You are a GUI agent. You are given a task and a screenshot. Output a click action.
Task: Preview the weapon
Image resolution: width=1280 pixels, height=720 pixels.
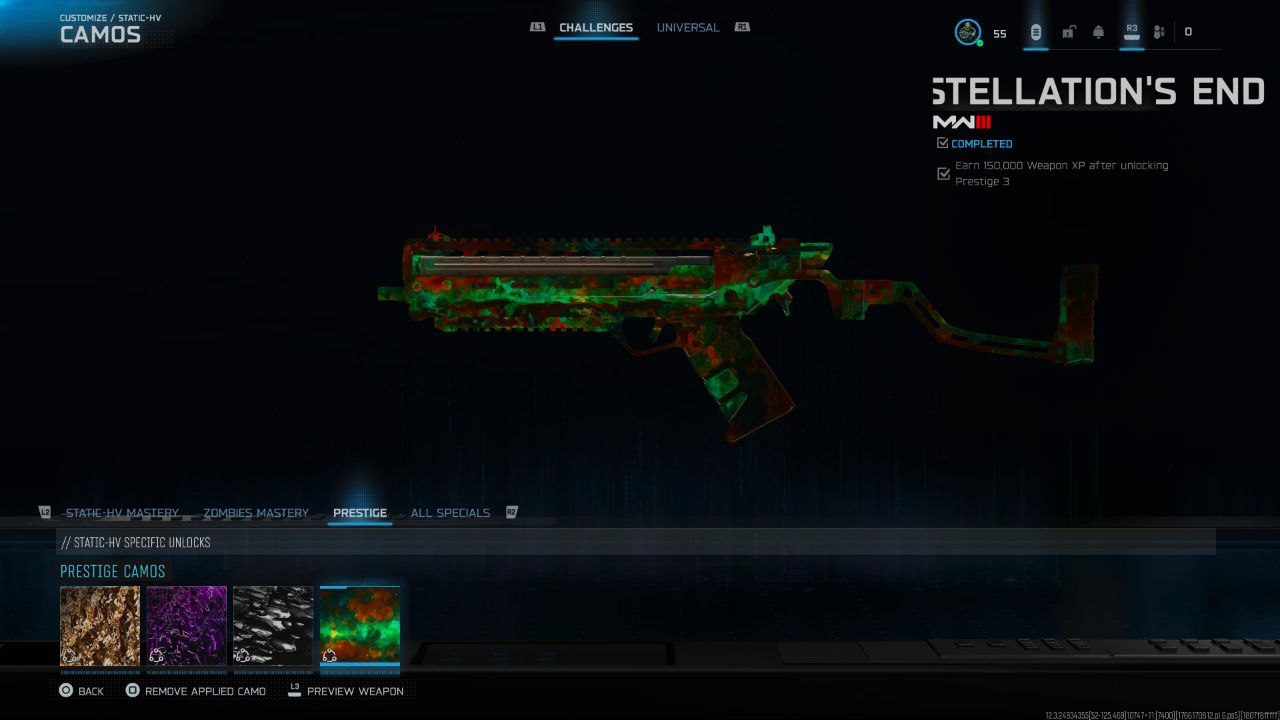[x=345, y=691]
